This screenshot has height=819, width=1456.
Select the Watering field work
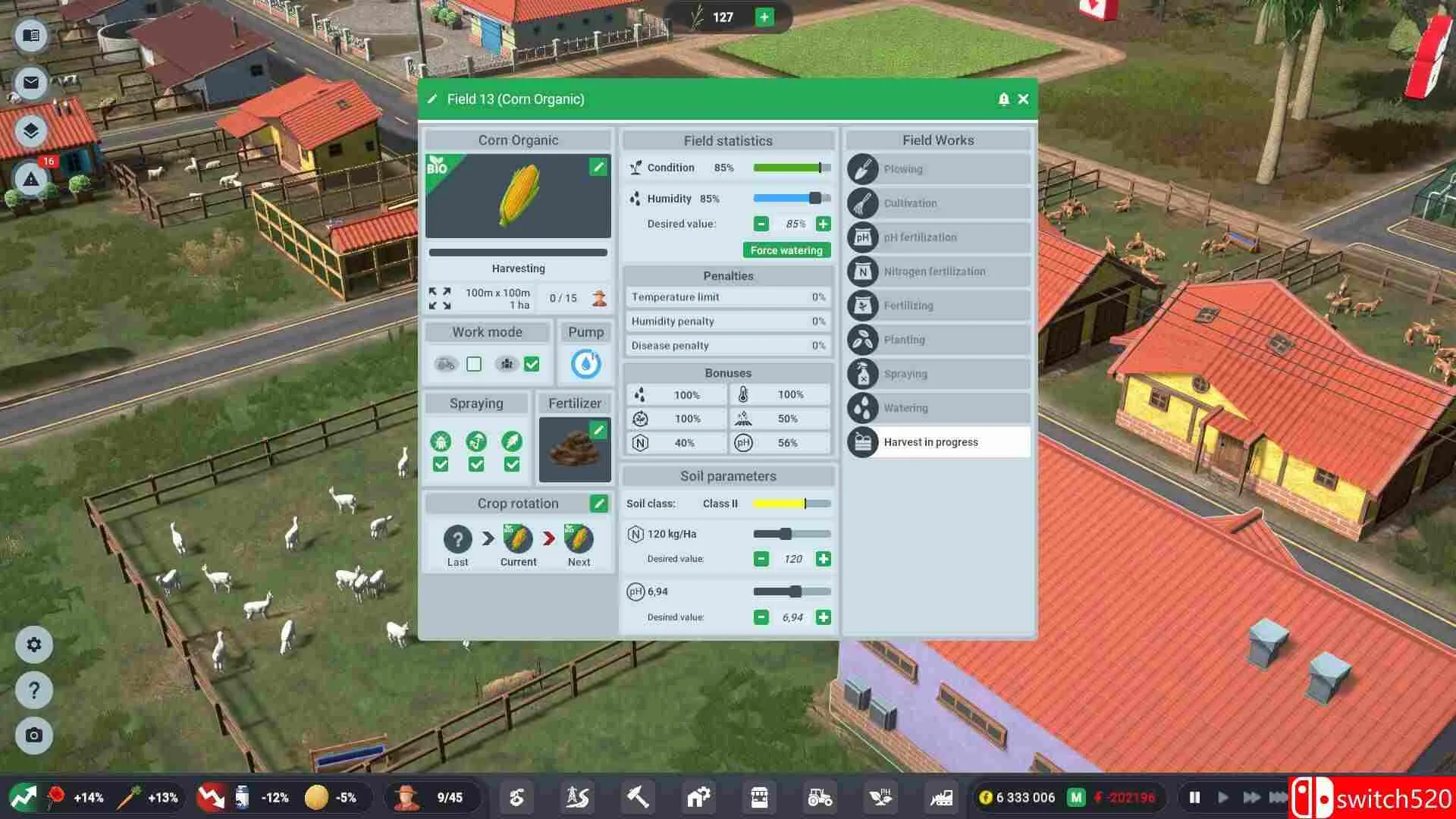tap(938, 407)
